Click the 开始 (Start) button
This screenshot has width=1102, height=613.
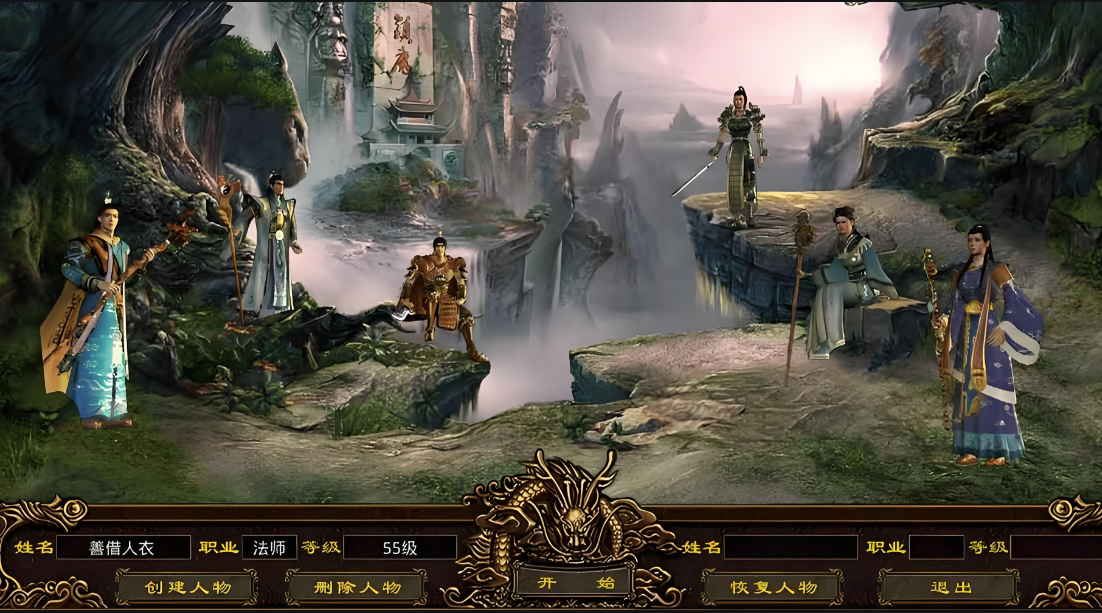pyautogui.click(x=573, y=583)
